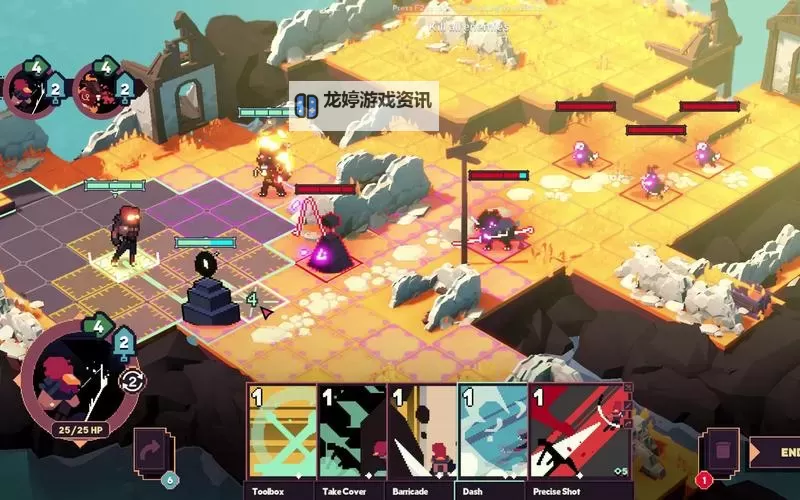The image size is (800, 500).
Task: Click the End turn button
Action: click(x=774, y=451)
